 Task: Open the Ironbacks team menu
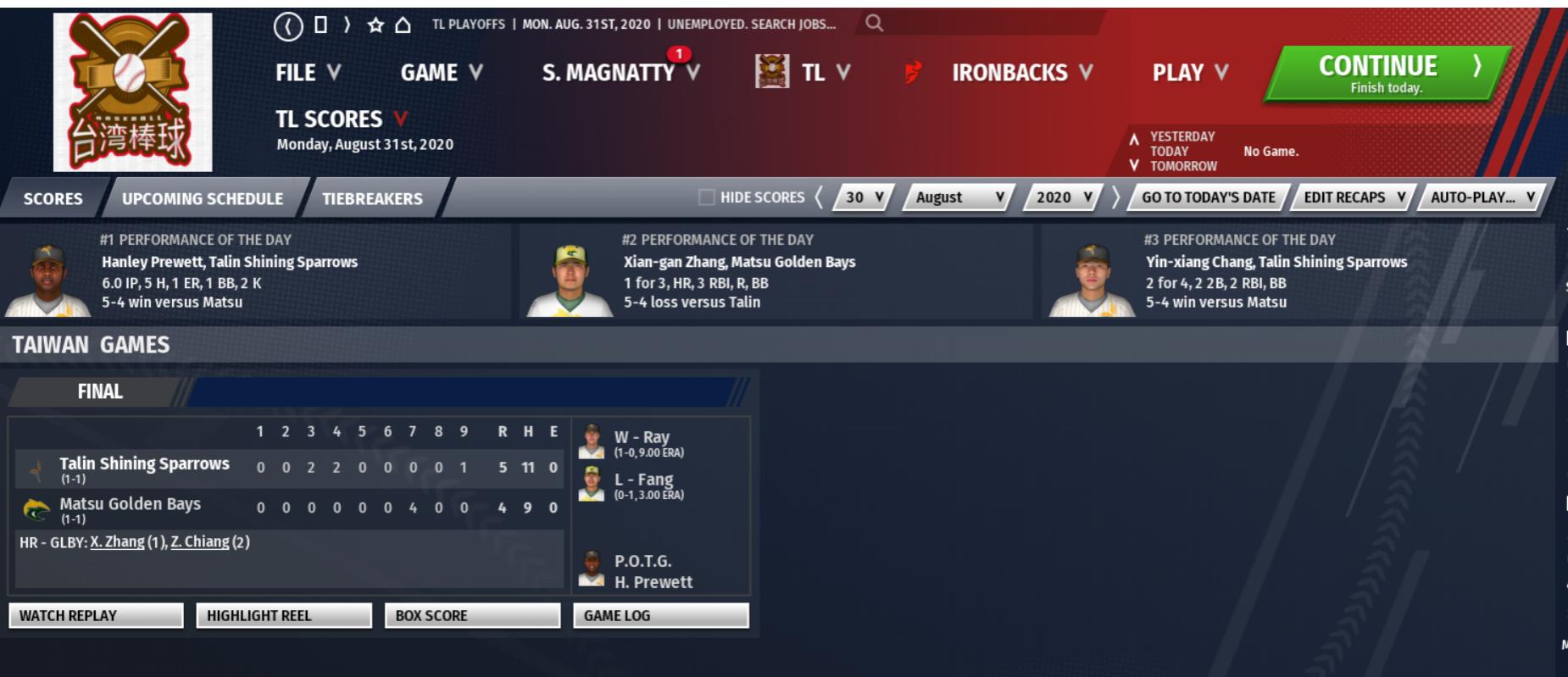tap(1021, 74)
